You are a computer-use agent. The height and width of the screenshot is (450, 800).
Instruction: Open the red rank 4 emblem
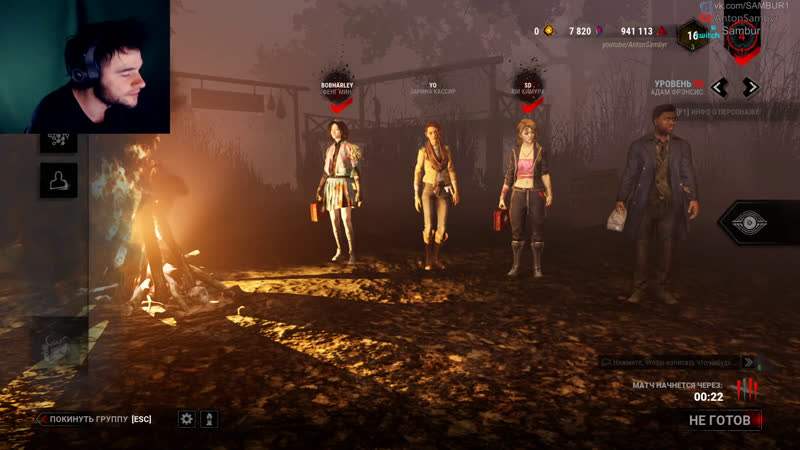pyautogui.click(x=741, y=37)
